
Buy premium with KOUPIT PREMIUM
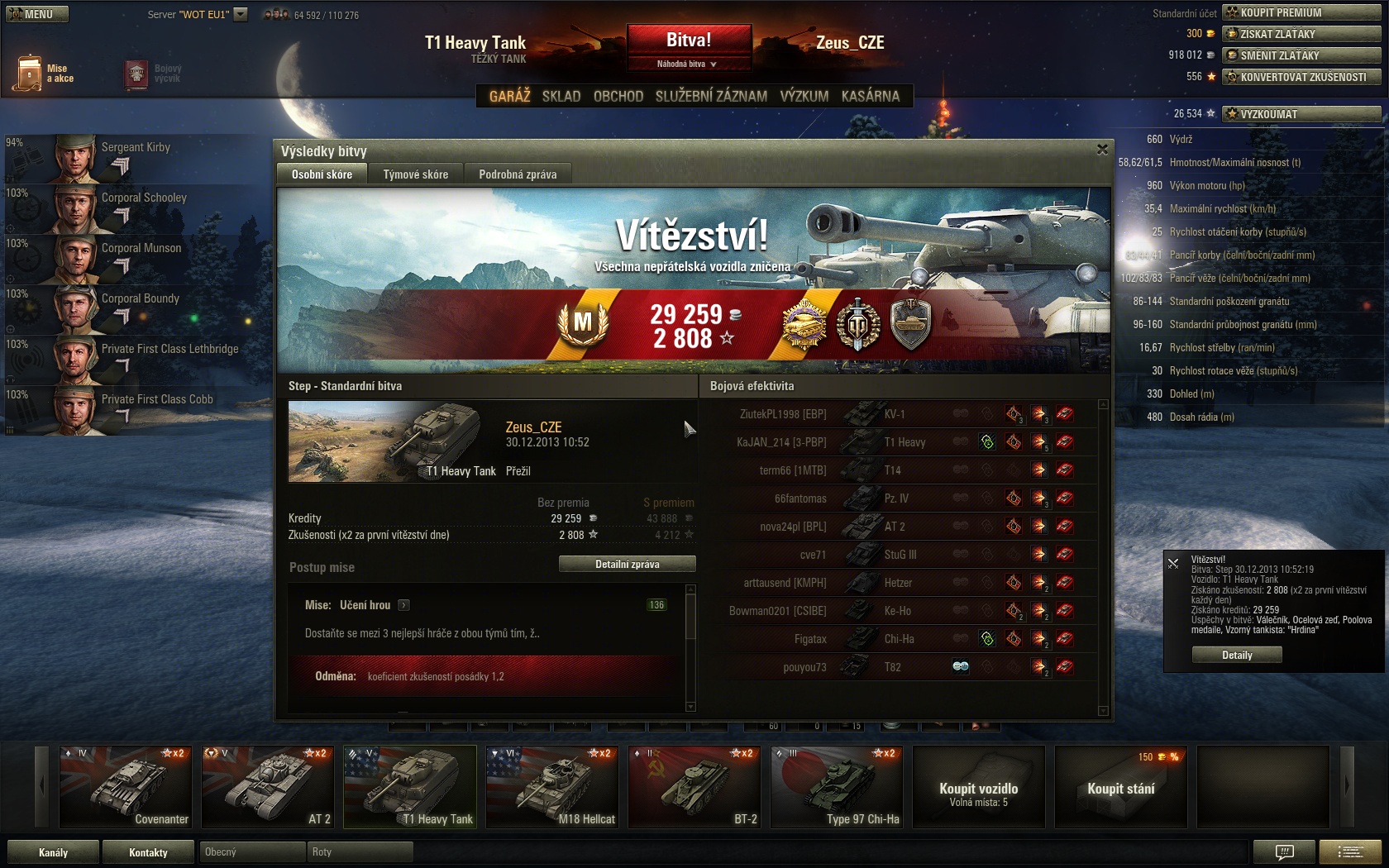pos(1302,12)
